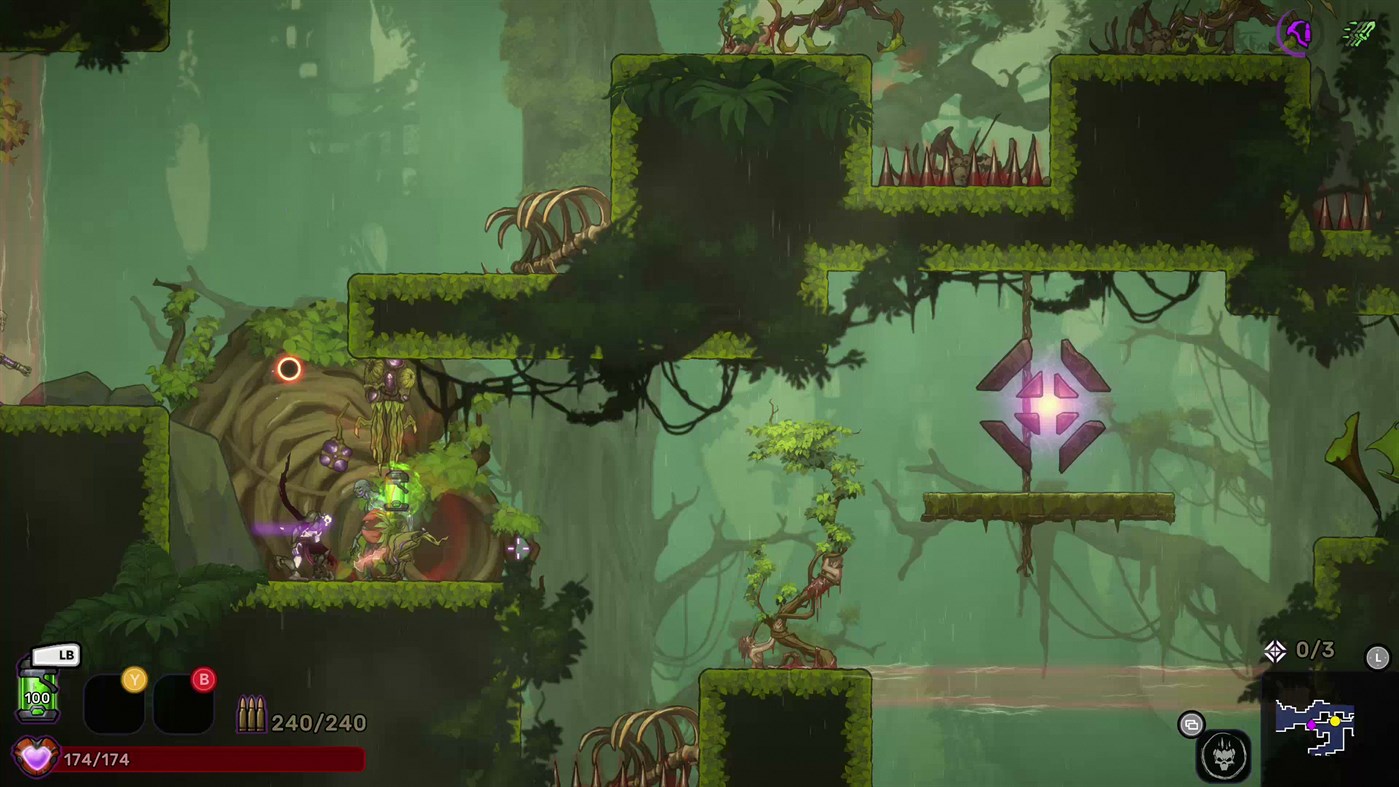Click the diamond objective icon beside 0/3

tap(1276, 651)
